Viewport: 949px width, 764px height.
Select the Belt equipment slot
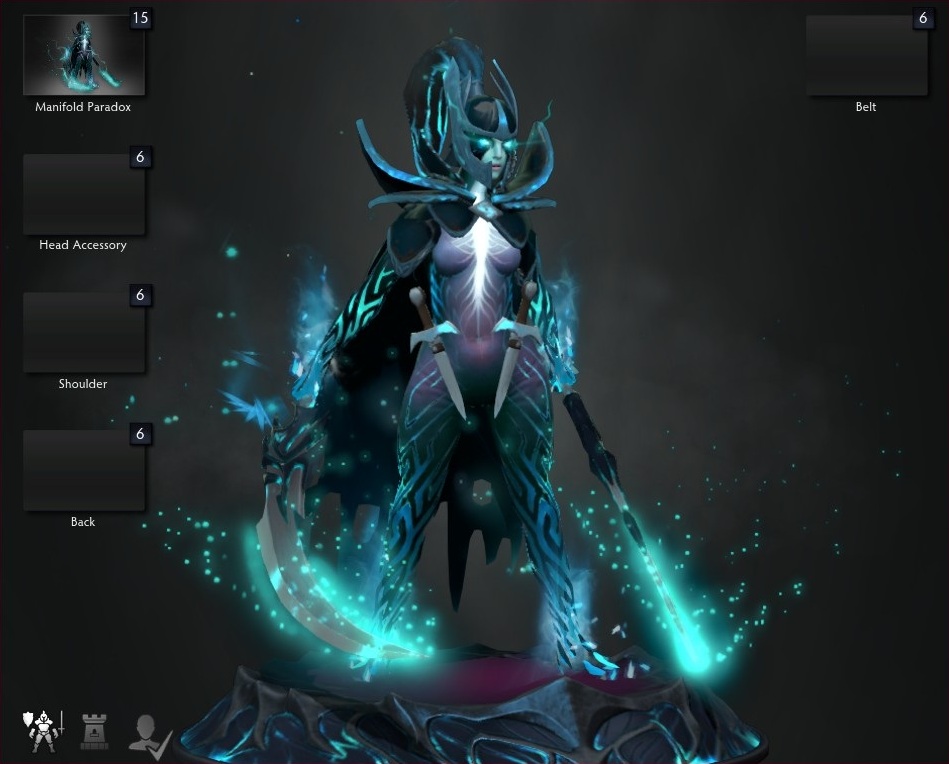tap(867, 55)
